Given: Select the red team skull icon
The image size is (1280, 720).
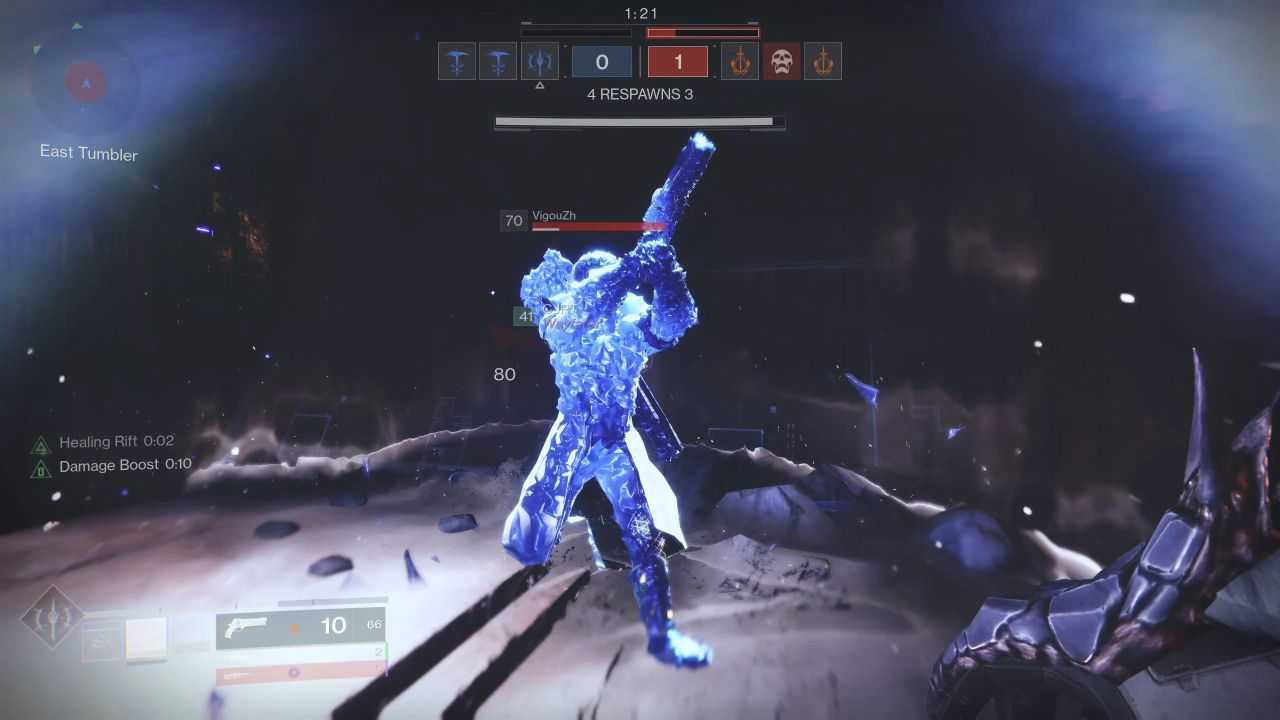Looking at the screenshot, I should point(782,62).
